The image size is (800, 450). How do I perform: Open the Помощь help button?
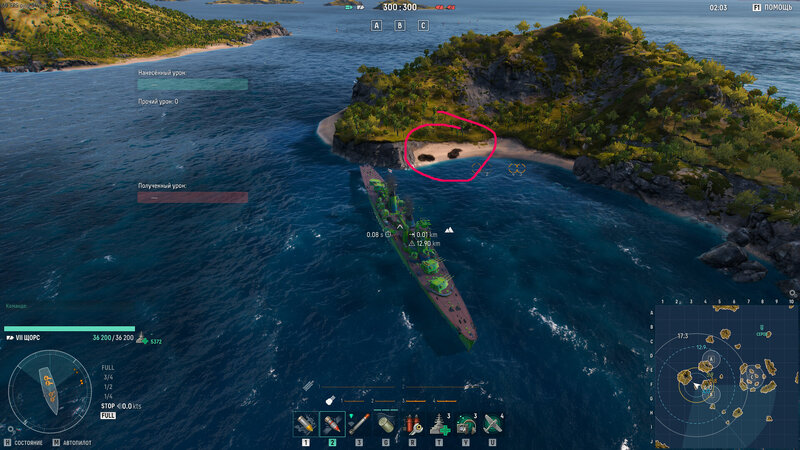pyautogui.click(x=773, y=7)
